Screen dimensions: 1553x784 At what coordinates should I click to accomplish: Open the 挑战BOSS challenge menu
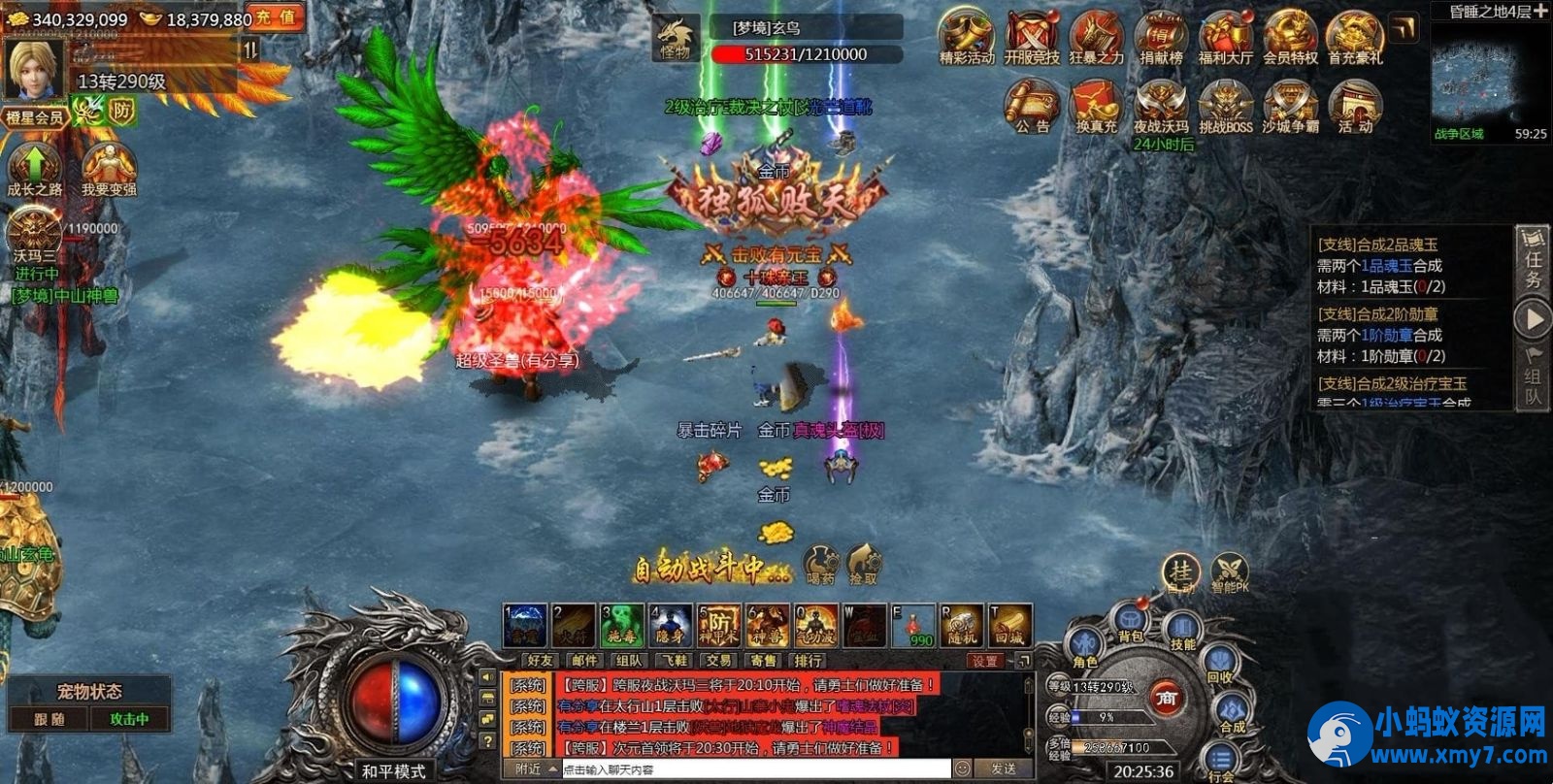pyautogui.click(x=1225, y=107)
